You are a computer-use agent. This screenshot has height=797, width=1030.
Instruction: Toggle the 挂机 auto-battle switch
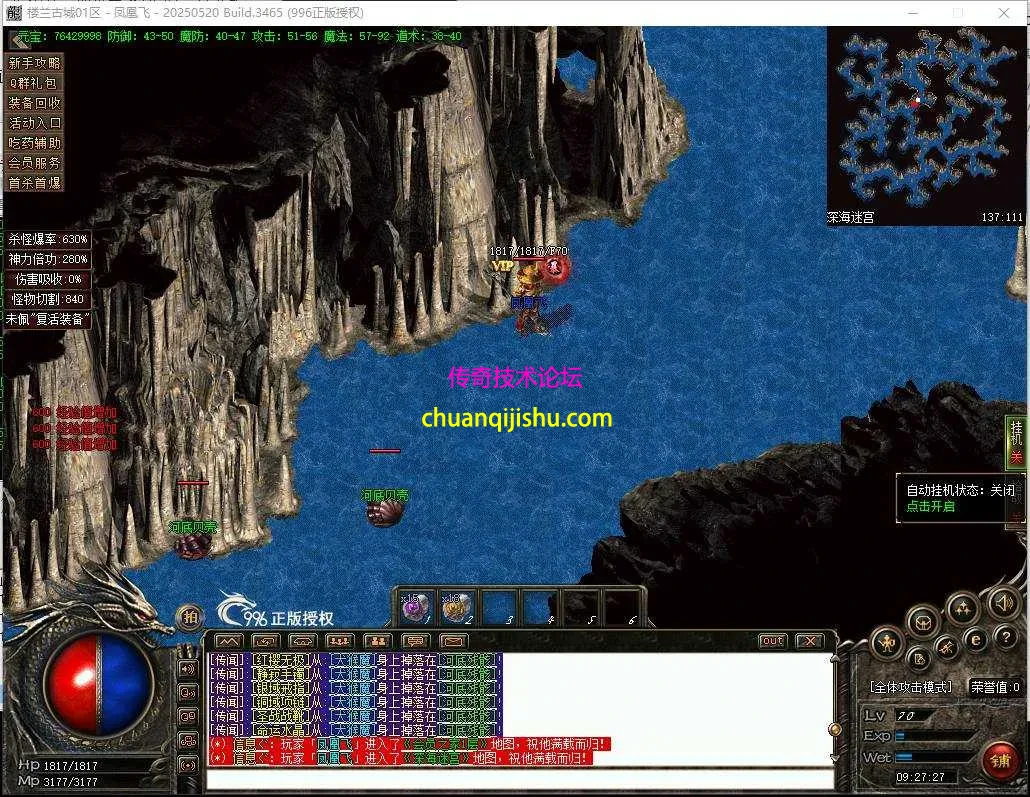(1016, 441)
